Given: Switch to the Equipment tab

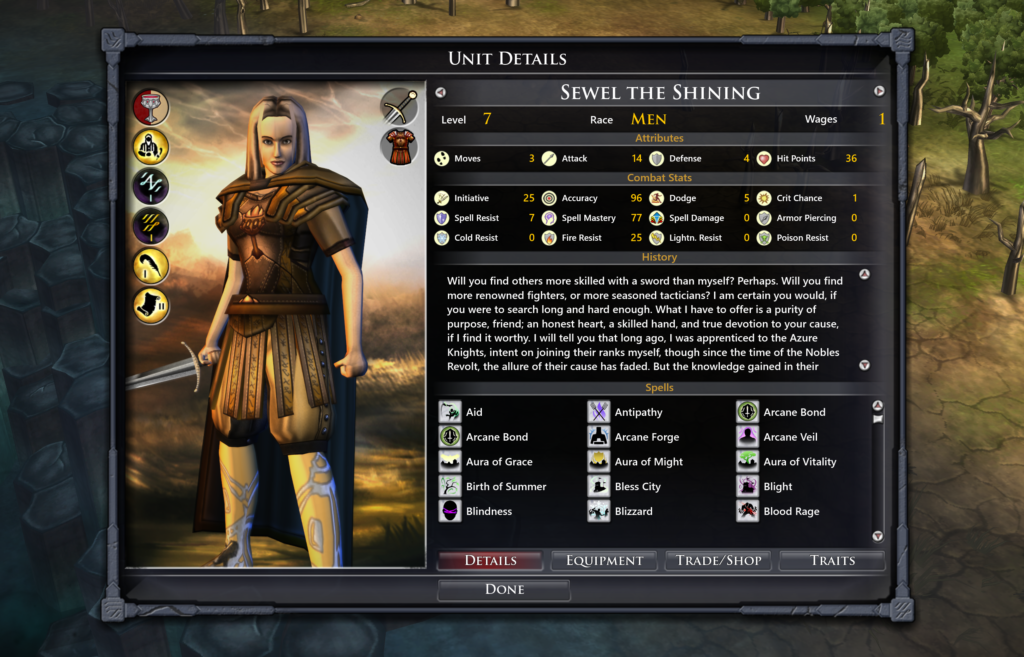Looking at the screenshot, I should (604, 561).
